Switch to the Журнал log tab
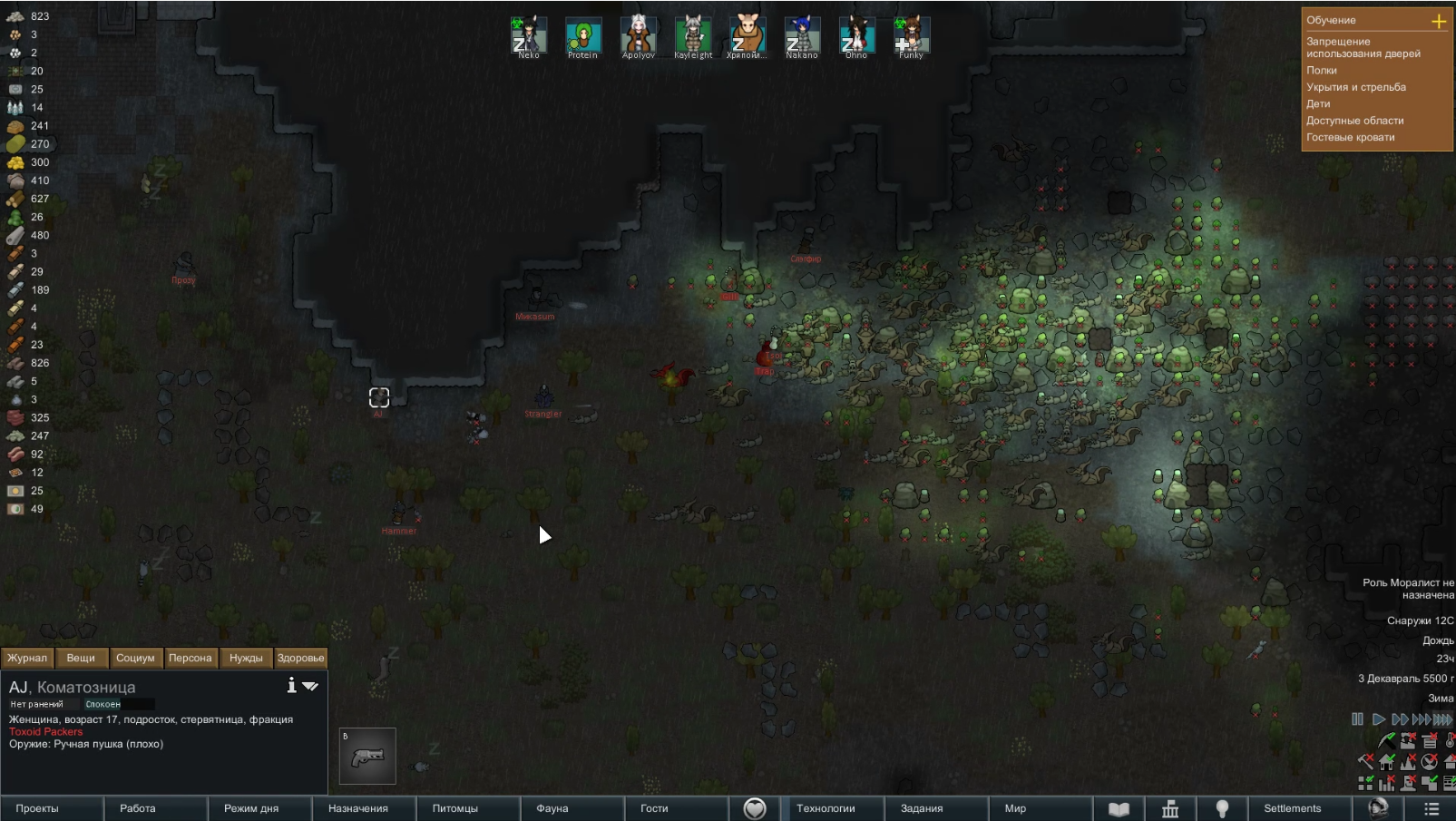Viewport: 1456px width, 821px height. pos(27,658)
